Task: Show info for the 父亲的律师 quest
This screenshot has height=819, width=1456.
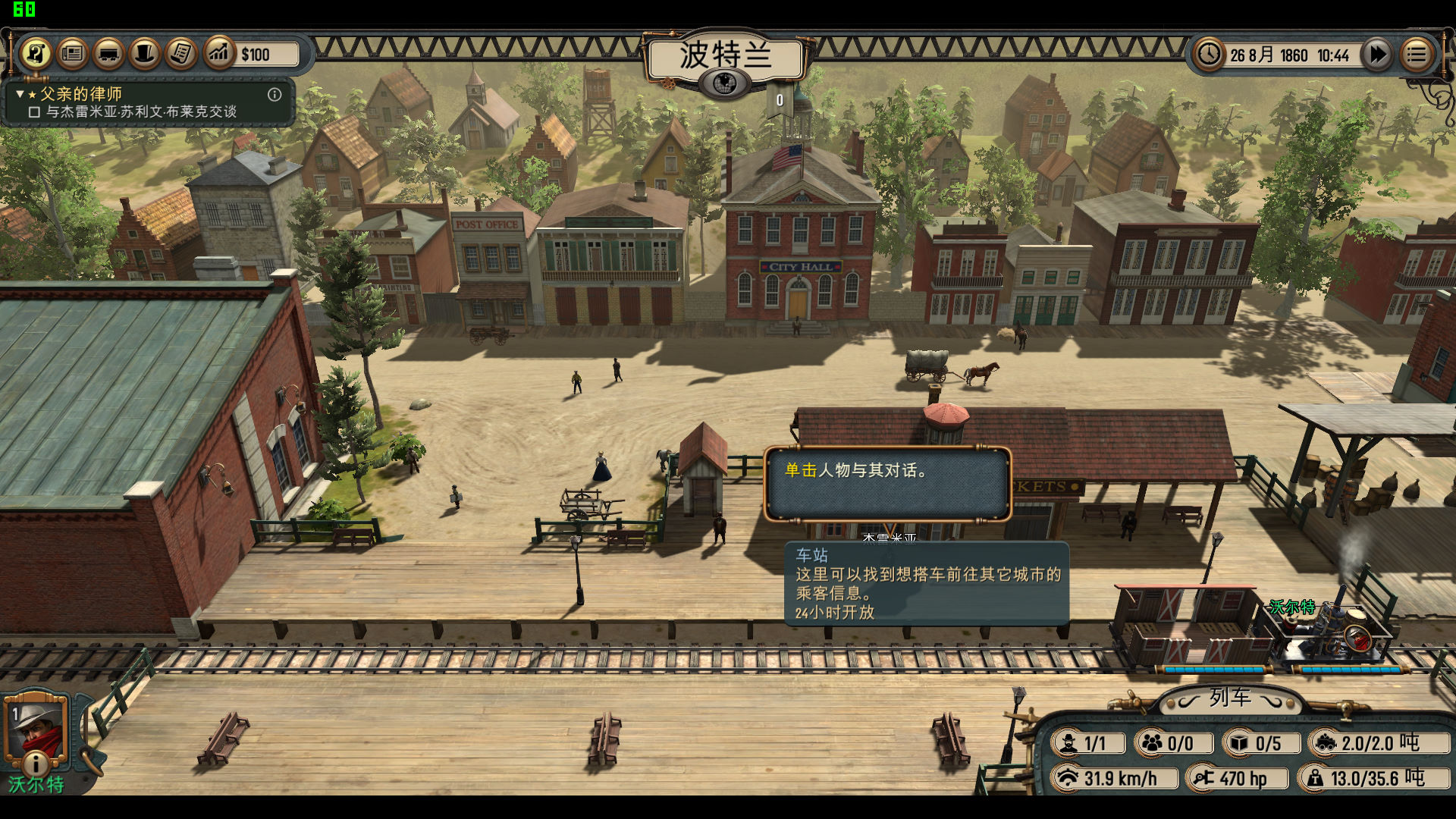Action: 275,95
